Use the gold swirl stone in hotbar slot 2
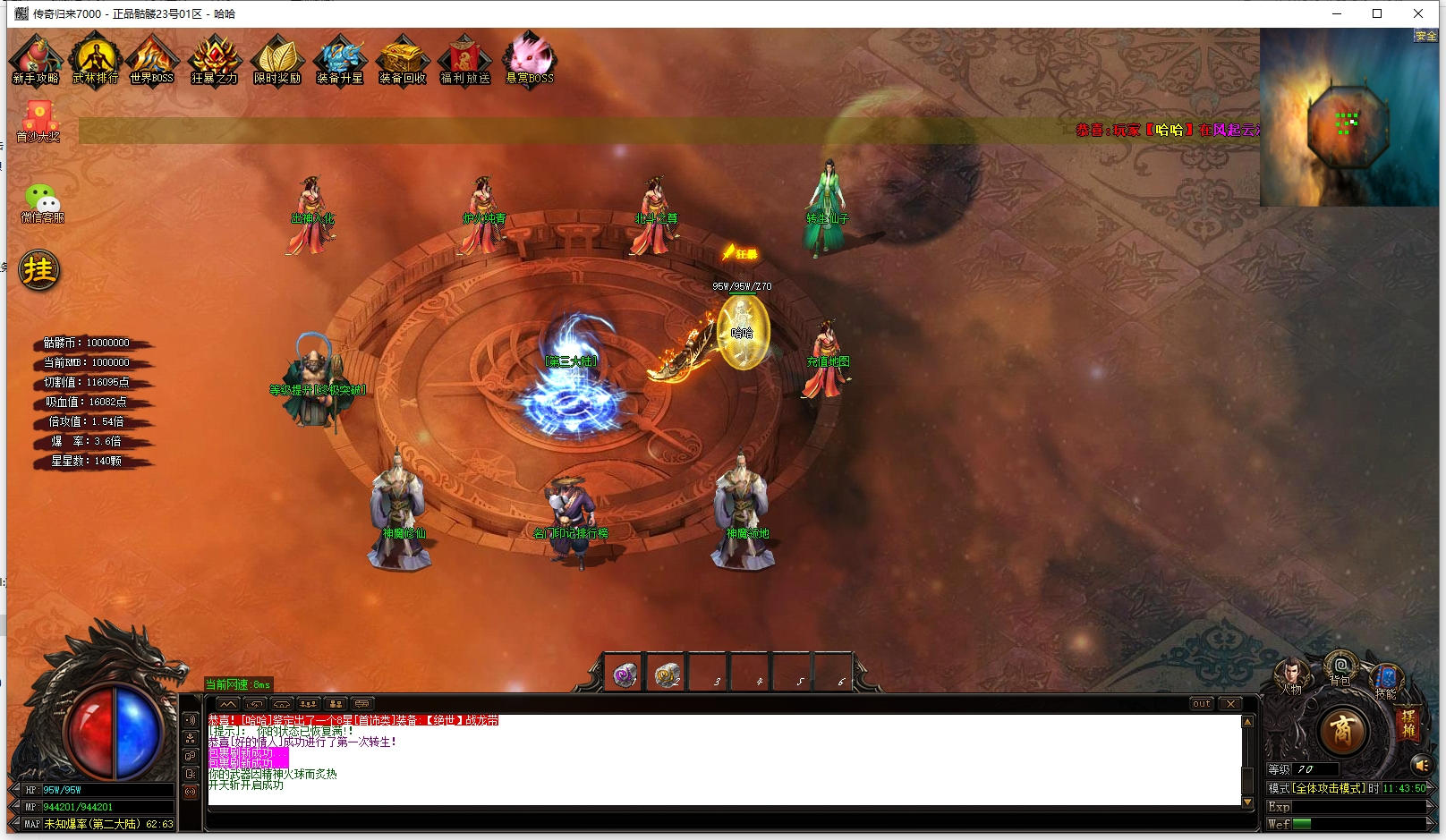Screen dimensions: 1446x840 pos(667,675)
